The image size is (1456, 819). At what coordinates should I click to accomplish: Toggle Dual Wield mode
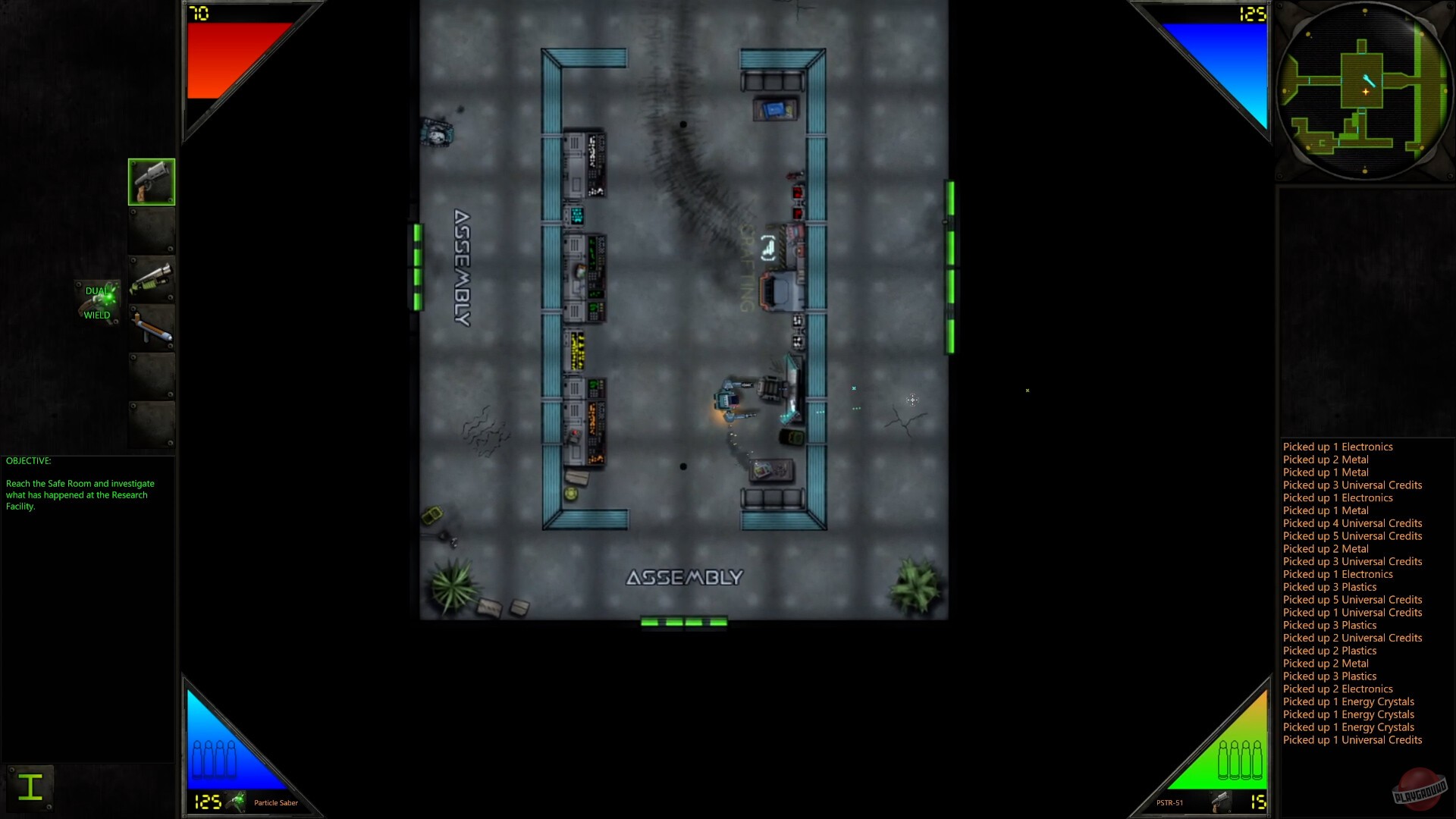[x=99, y=301]
